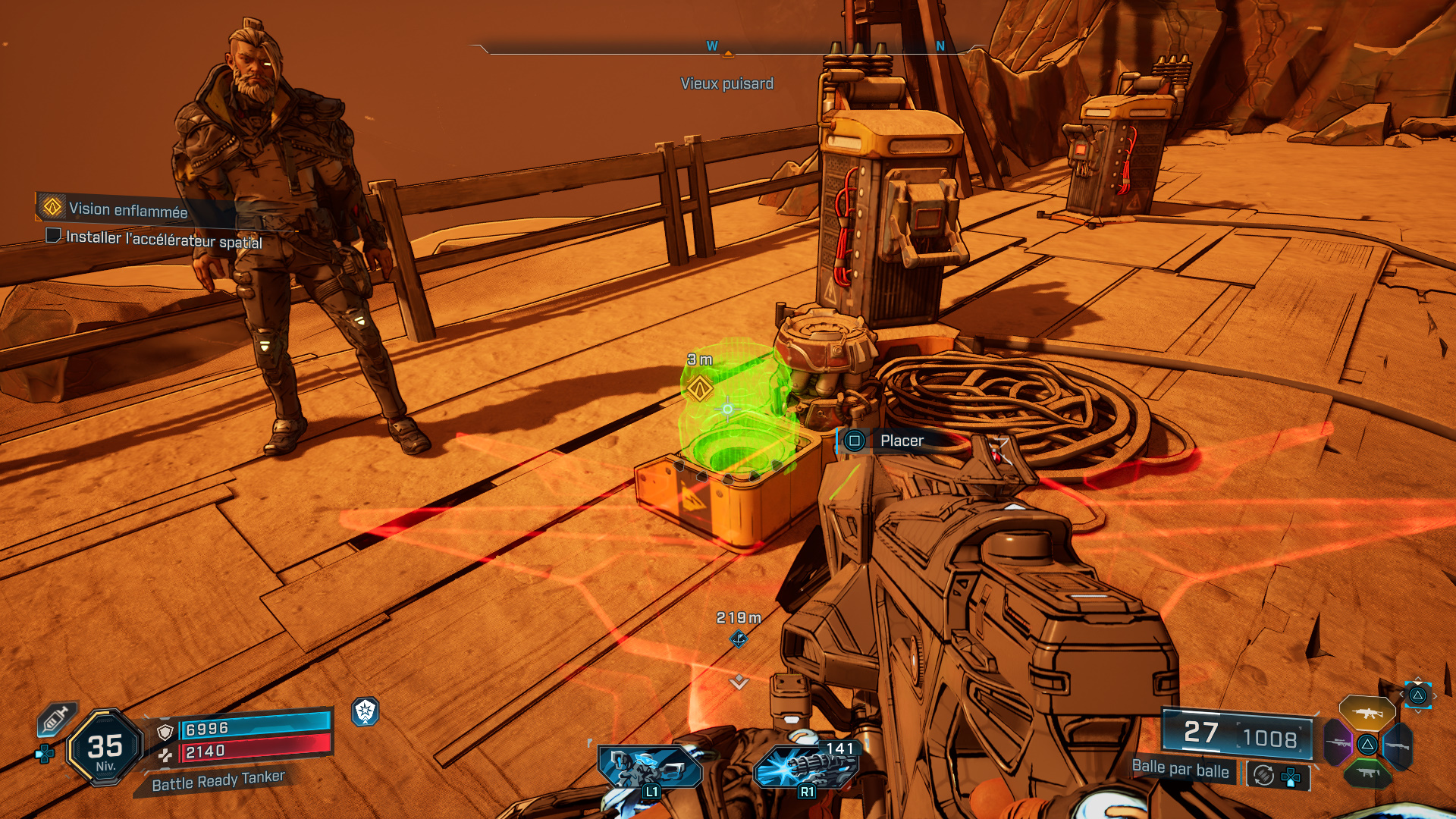Select the yellow diamond objective marker
This screenshot has height=819, width=1456.
pos(699,390)
